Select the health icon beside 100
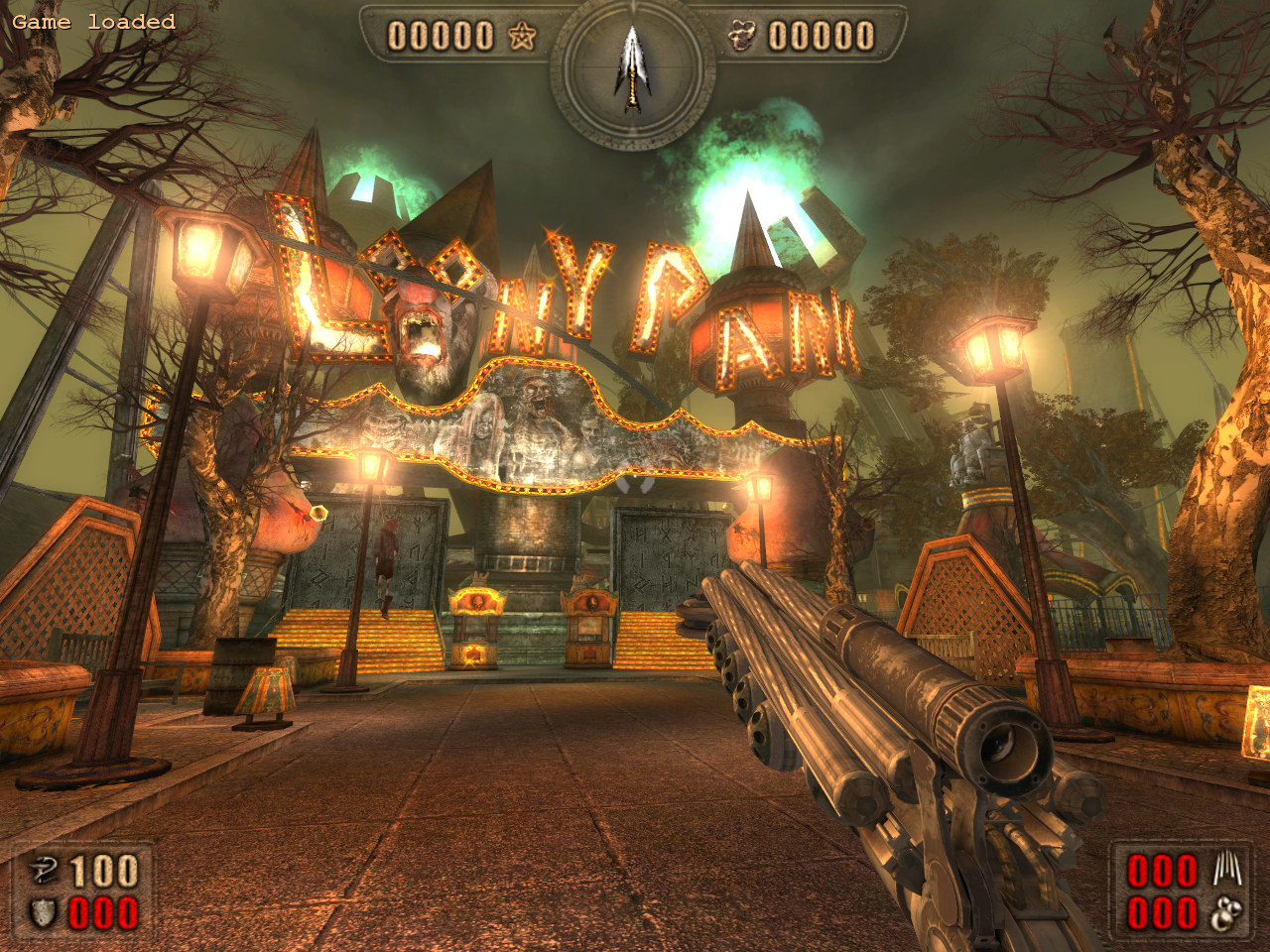The image size is (1270, 952). 44,872
